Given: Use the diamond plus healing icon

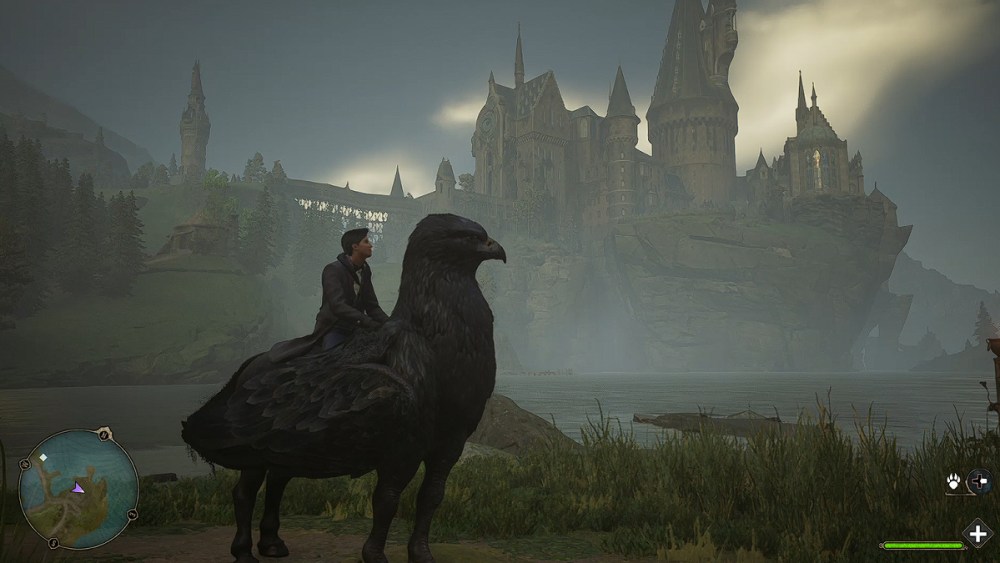Looking at the screenshot, I should [975, 533].
